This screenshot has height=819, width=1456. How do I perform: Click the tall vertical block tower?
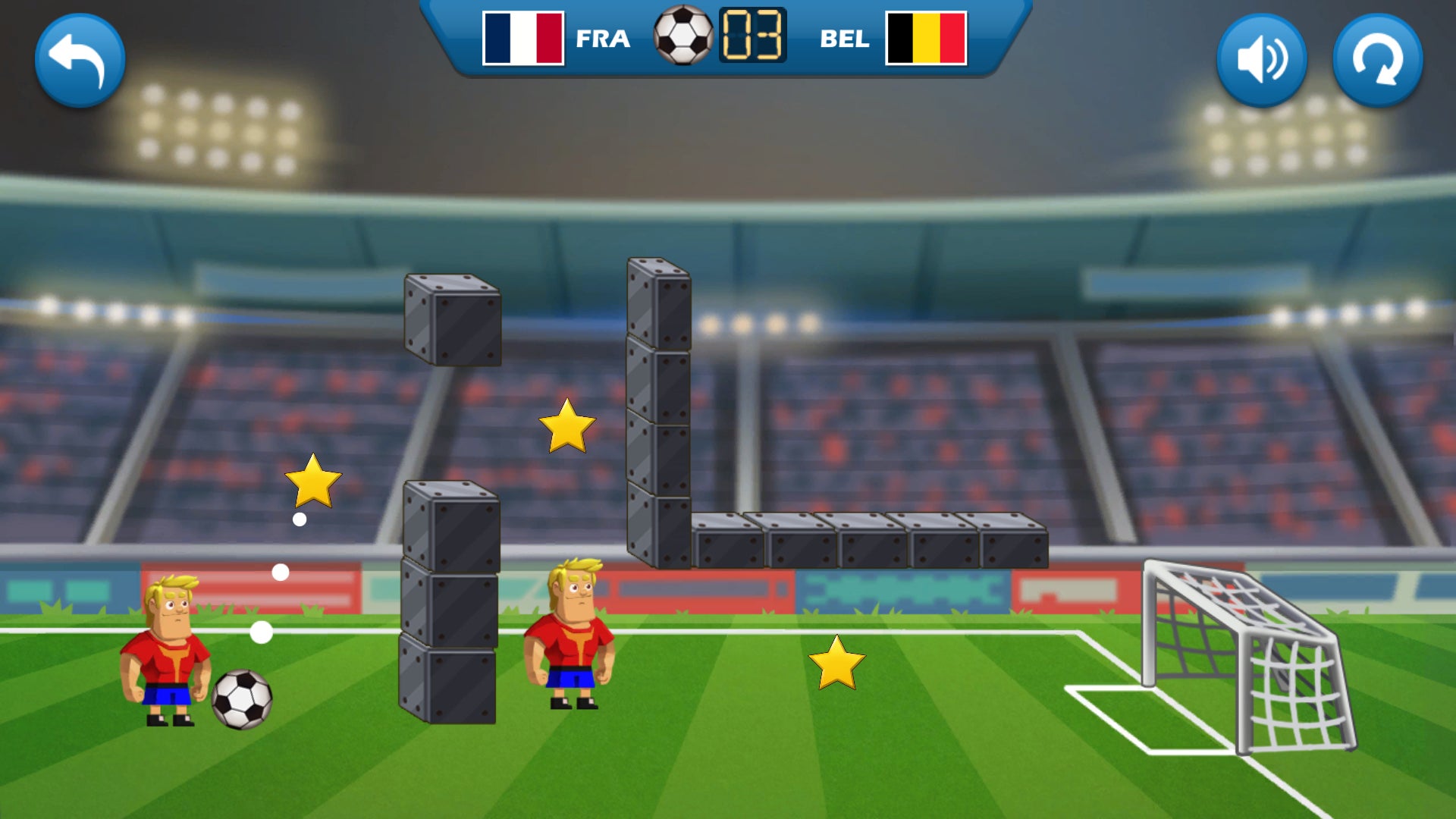(x=657, y=409)
